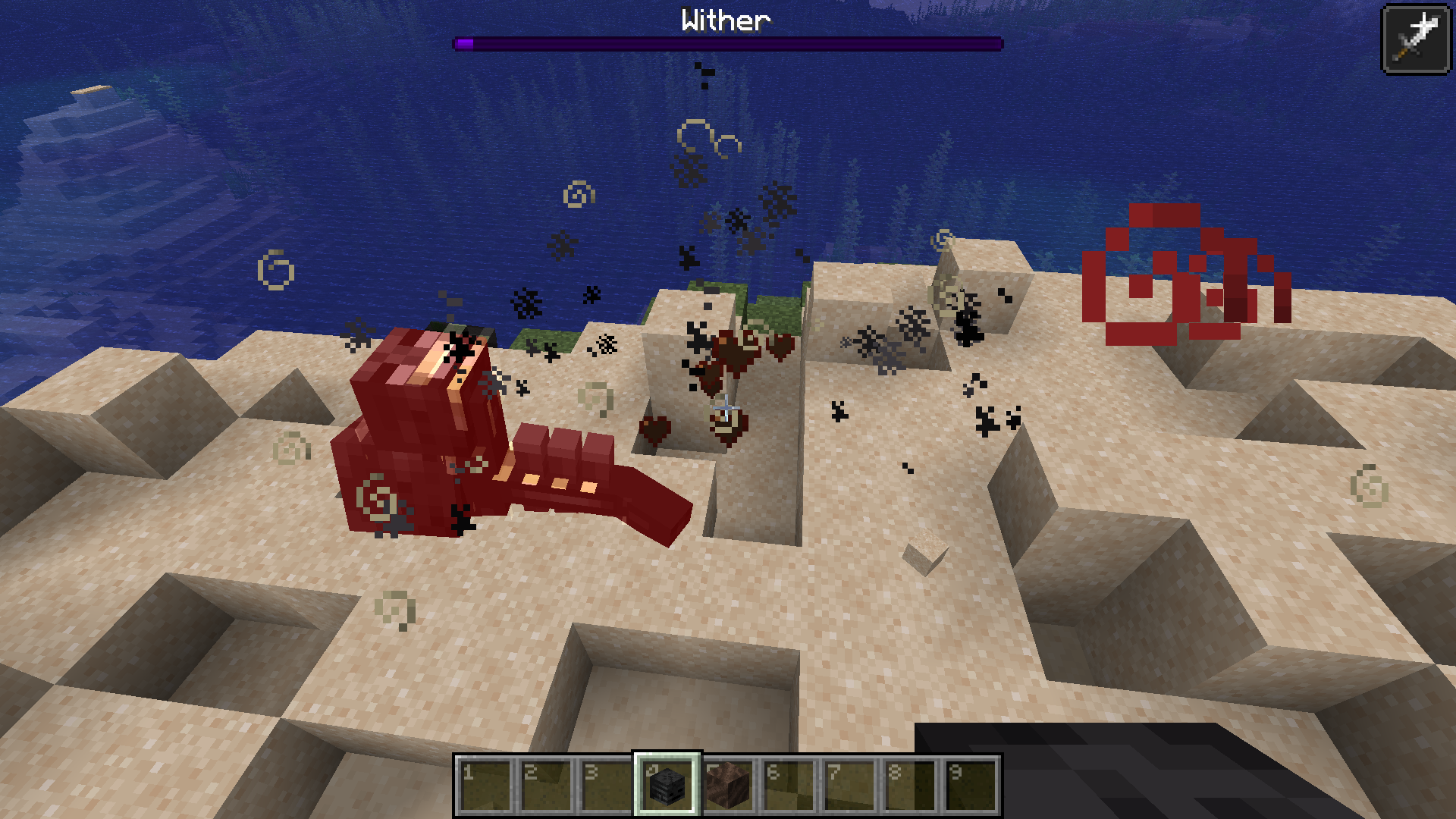Choose empty hotbar slot number 1
The width and height of the screenshot is (1456, 819).
[x=485, y=786]
